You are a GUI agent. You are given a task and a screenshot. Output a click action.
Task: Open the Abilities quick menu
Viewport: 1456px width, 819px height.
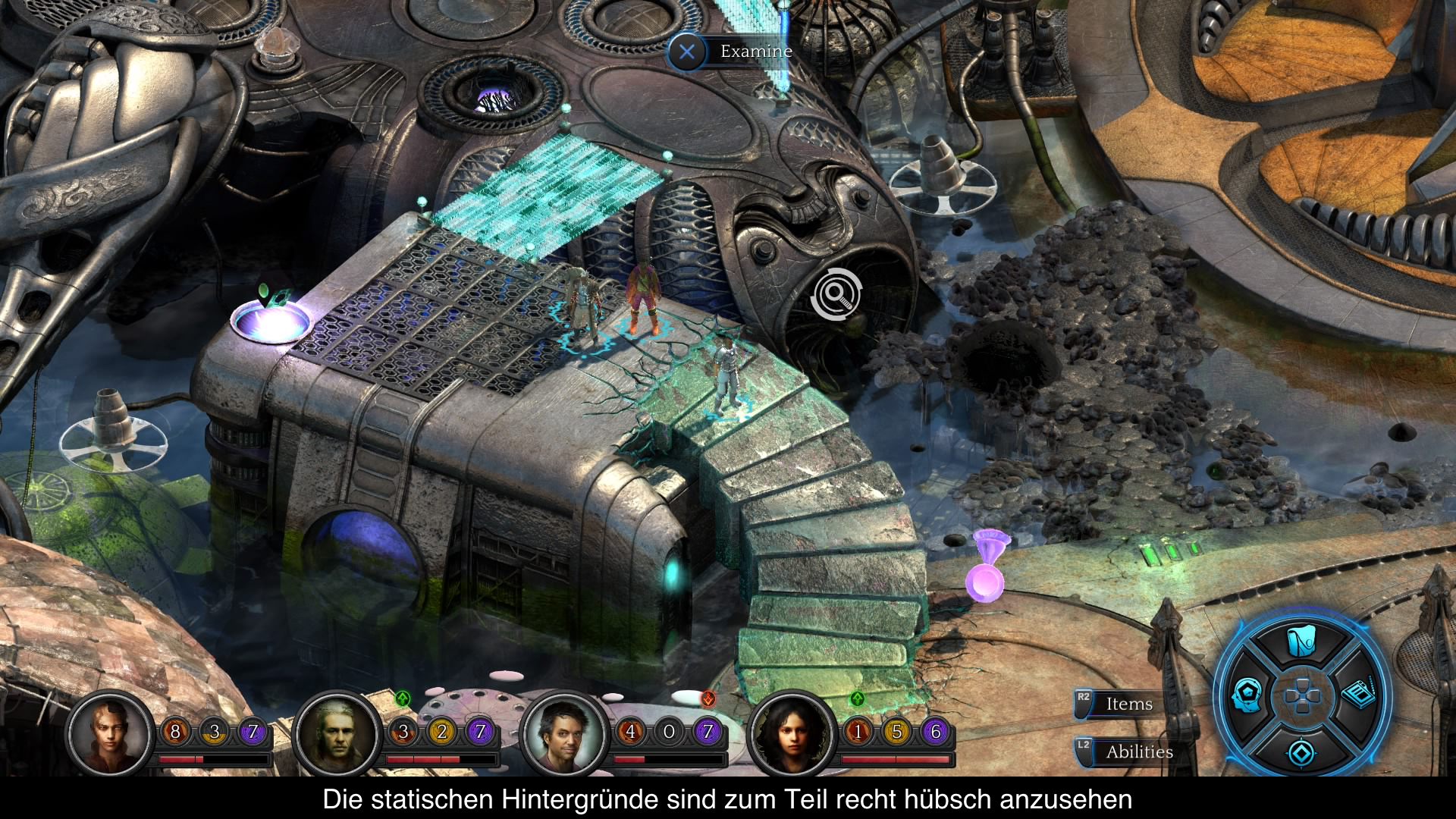click(x=1137, y=752)
